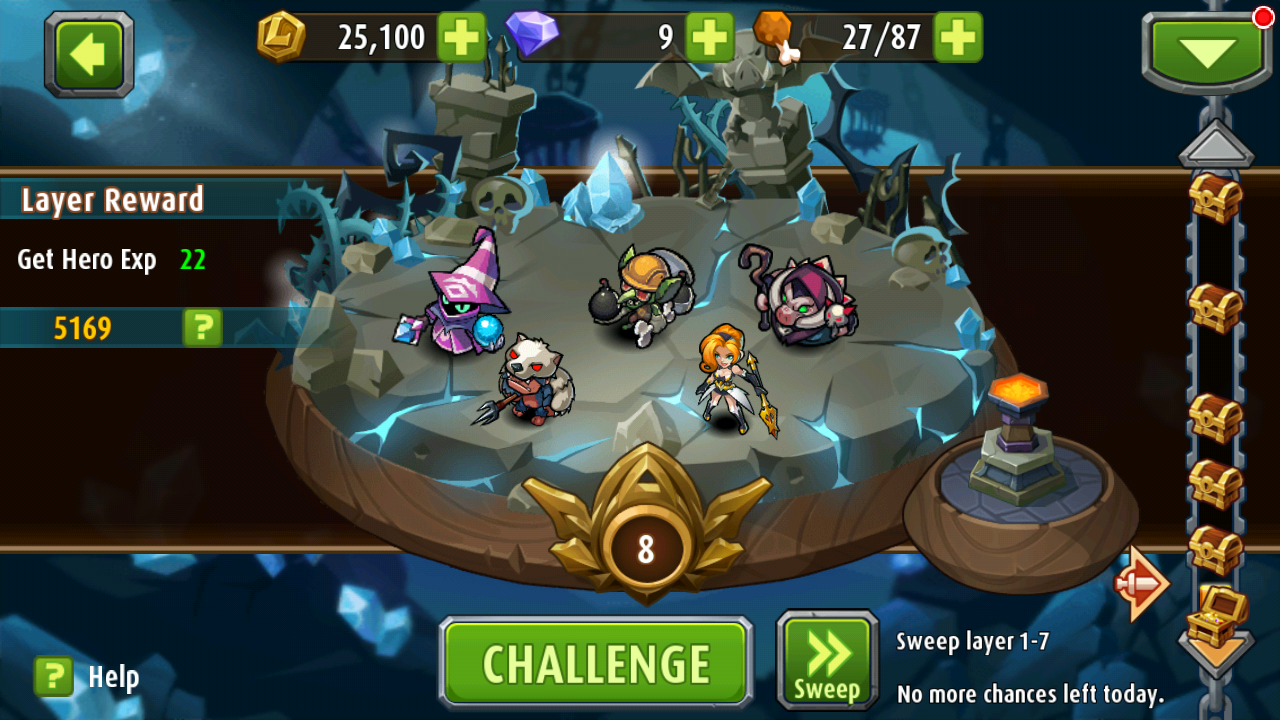The height and width of the screenshot is (720, 1280).
Task: Open the Help question mark
Action: [52, 676]
